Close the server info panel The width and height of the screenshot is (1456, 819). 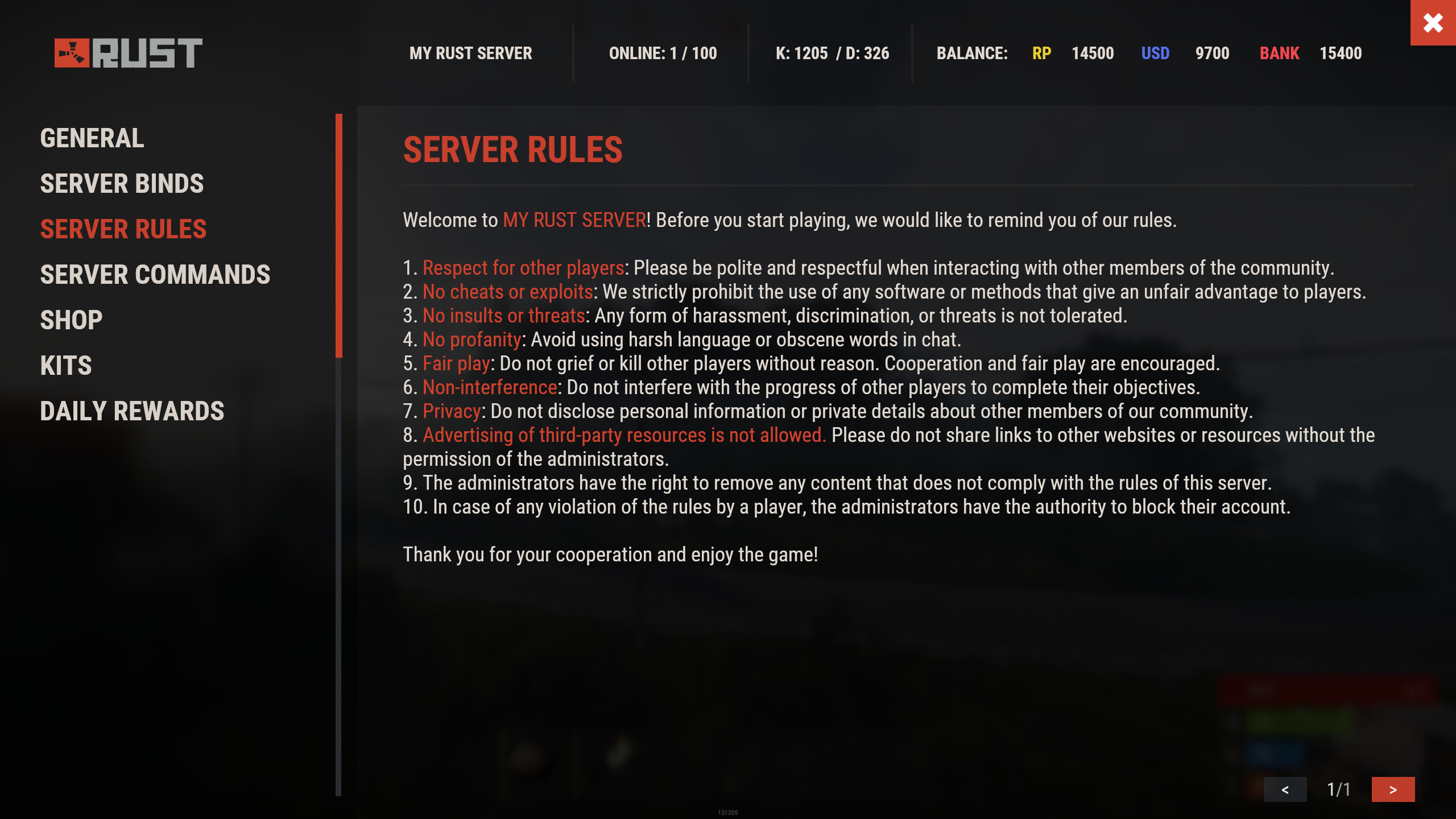(1433, 23)
